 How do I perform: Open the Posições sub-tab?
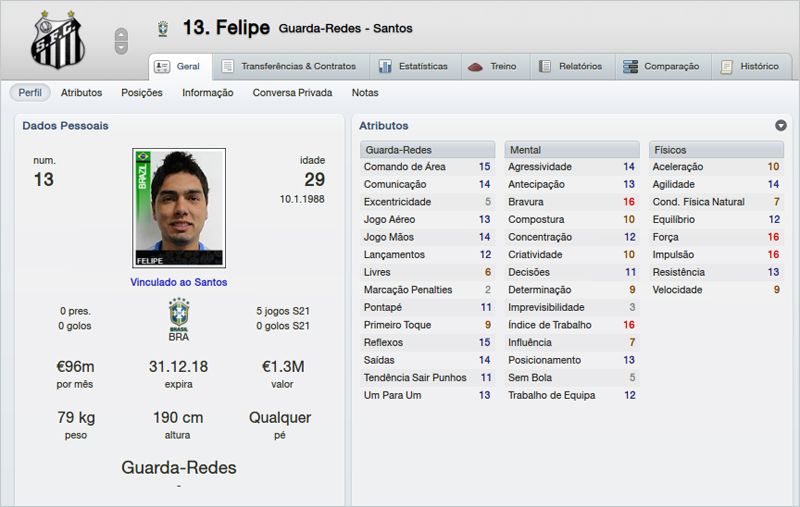pyautogui.click(x=142, y=93)
